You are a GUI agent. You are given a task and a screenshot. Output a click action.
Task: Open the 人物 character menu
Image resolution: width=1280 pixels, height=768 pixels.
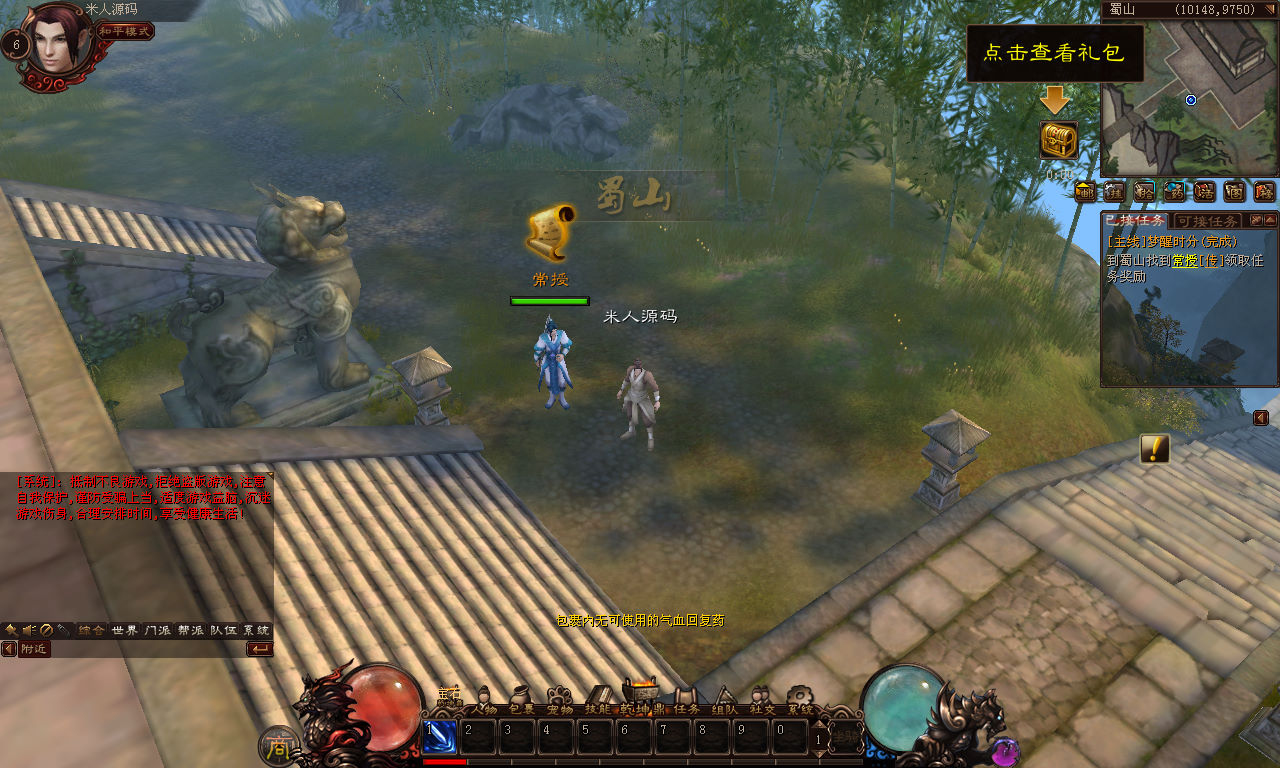(x=485, y=701)
